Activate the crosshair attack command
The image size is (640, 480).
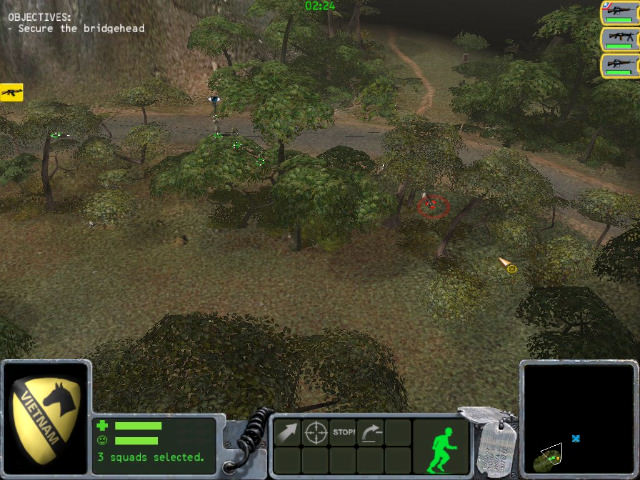coord(316,433)
